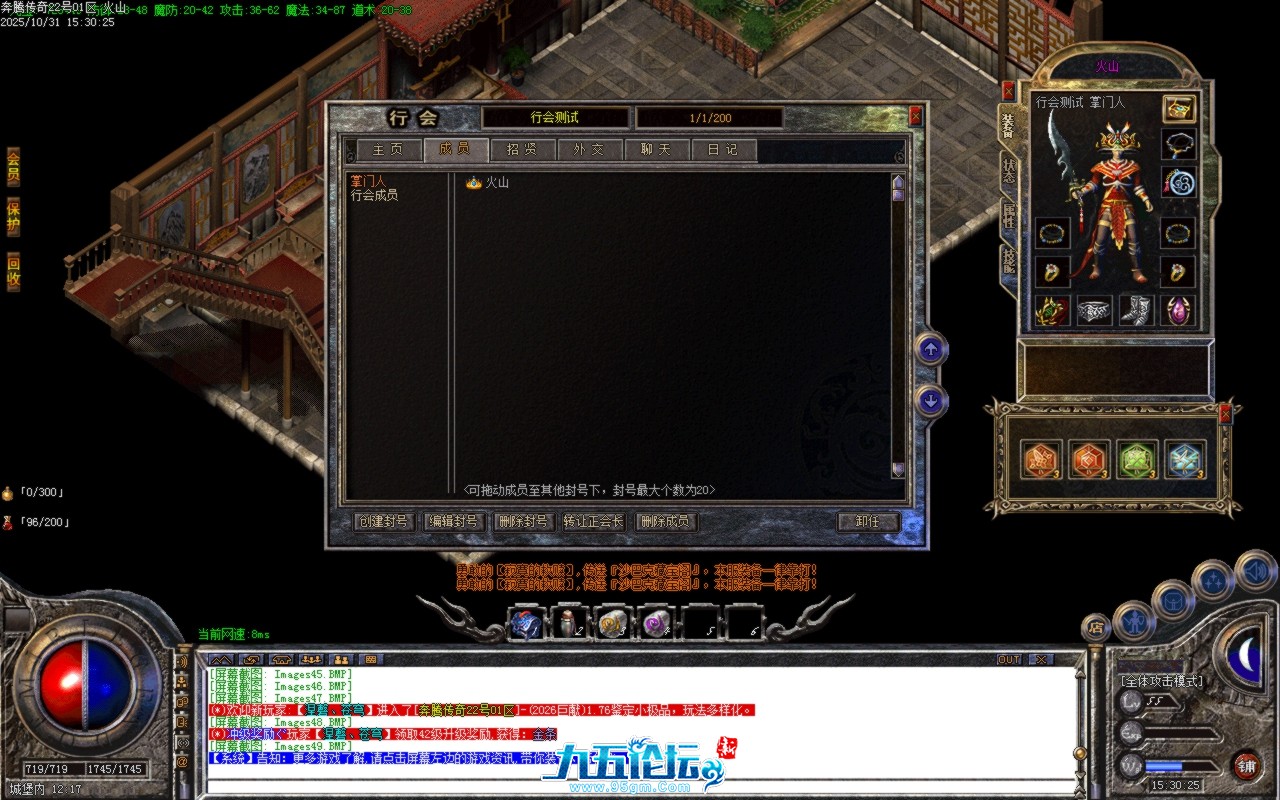
Task: Click the grid icon in chat toolbar
Action: point(372,659)
